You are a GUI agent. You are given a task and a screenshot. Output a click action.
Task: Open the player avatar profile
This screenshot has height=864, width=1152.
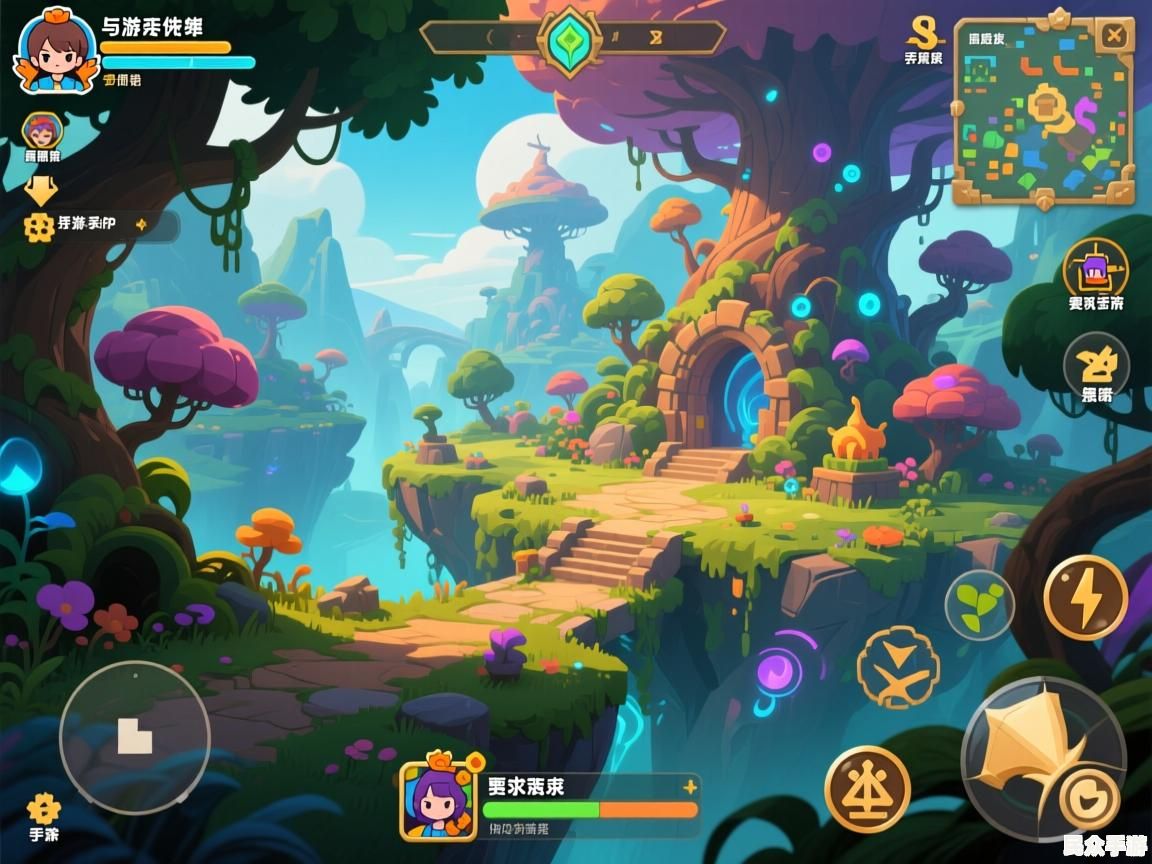pos(55,50)
